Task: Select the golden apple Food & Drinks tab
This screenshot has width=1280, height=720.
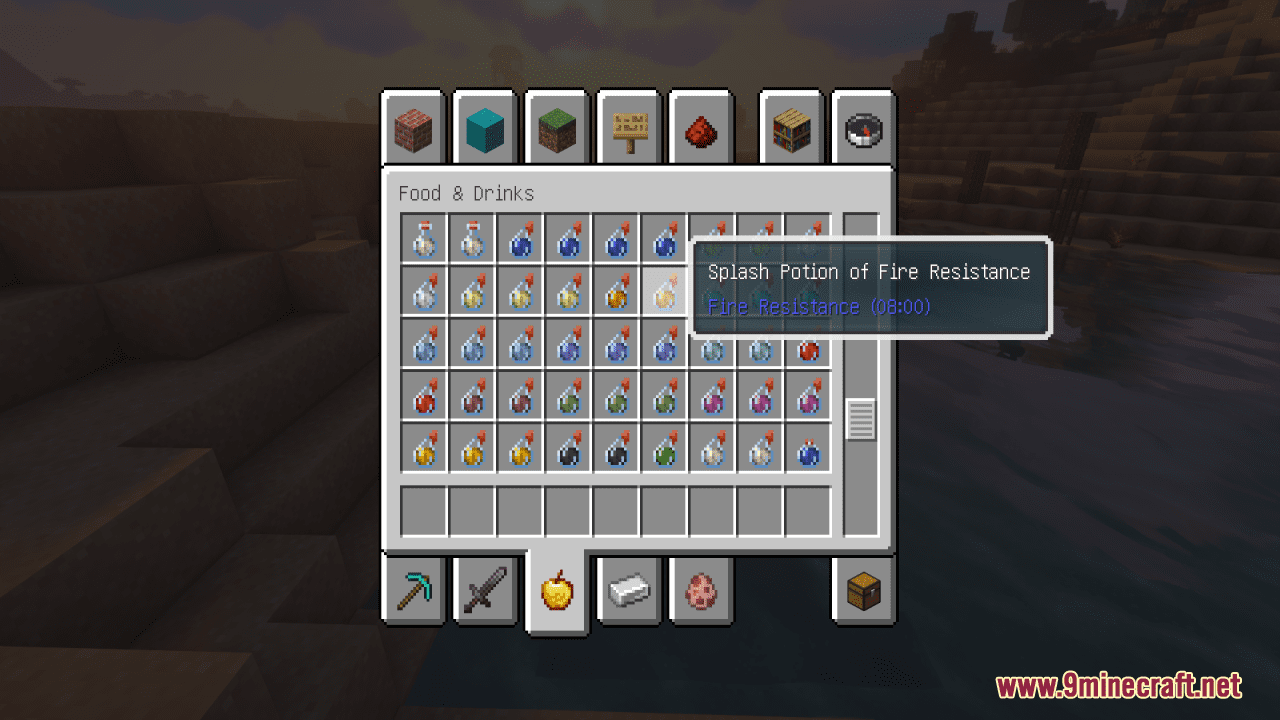Action: [556, 591]
